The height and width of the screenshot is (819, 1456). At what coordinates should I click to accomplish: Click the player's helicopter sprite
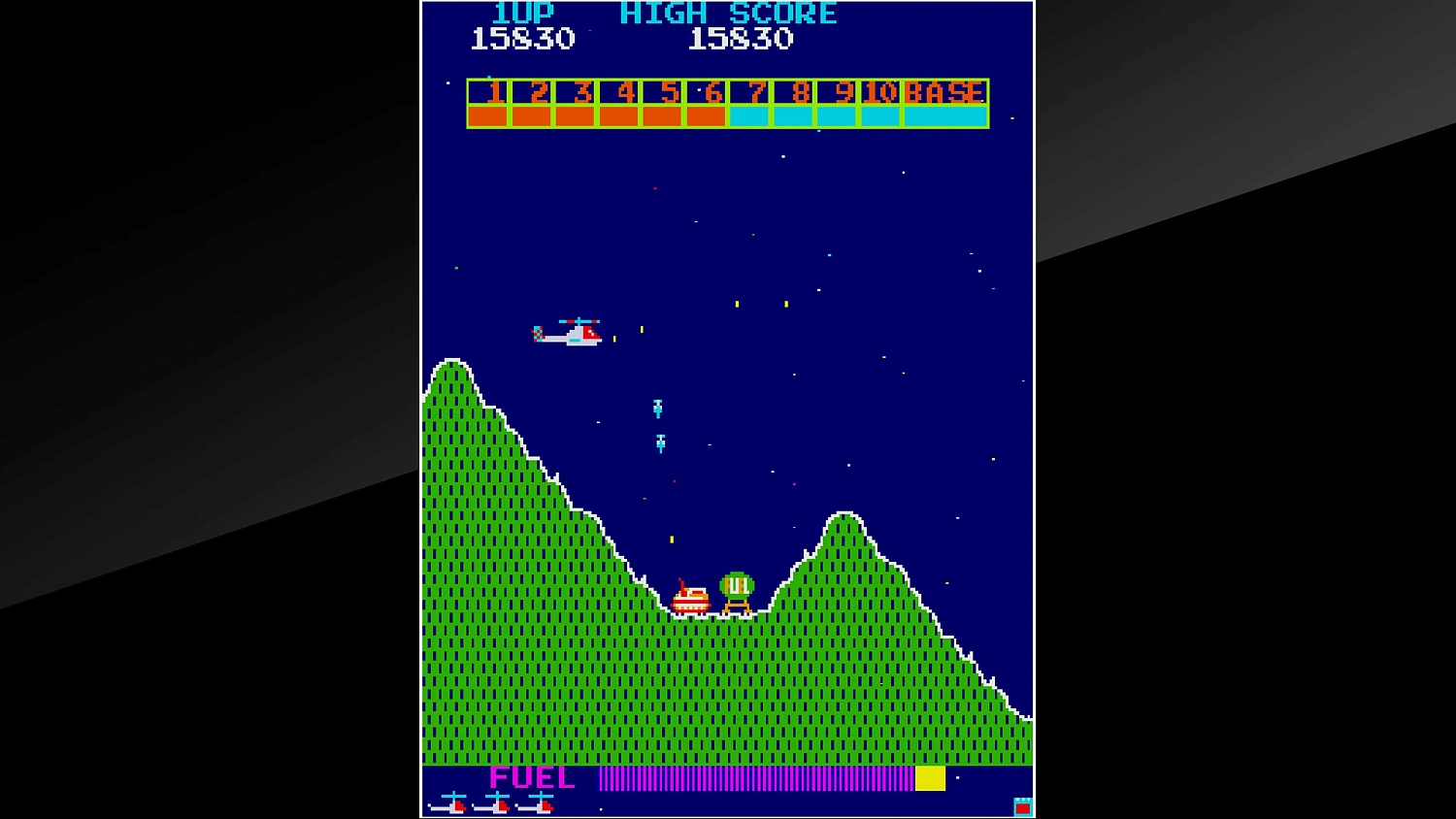pyautogui.click(x=572, y=333)
